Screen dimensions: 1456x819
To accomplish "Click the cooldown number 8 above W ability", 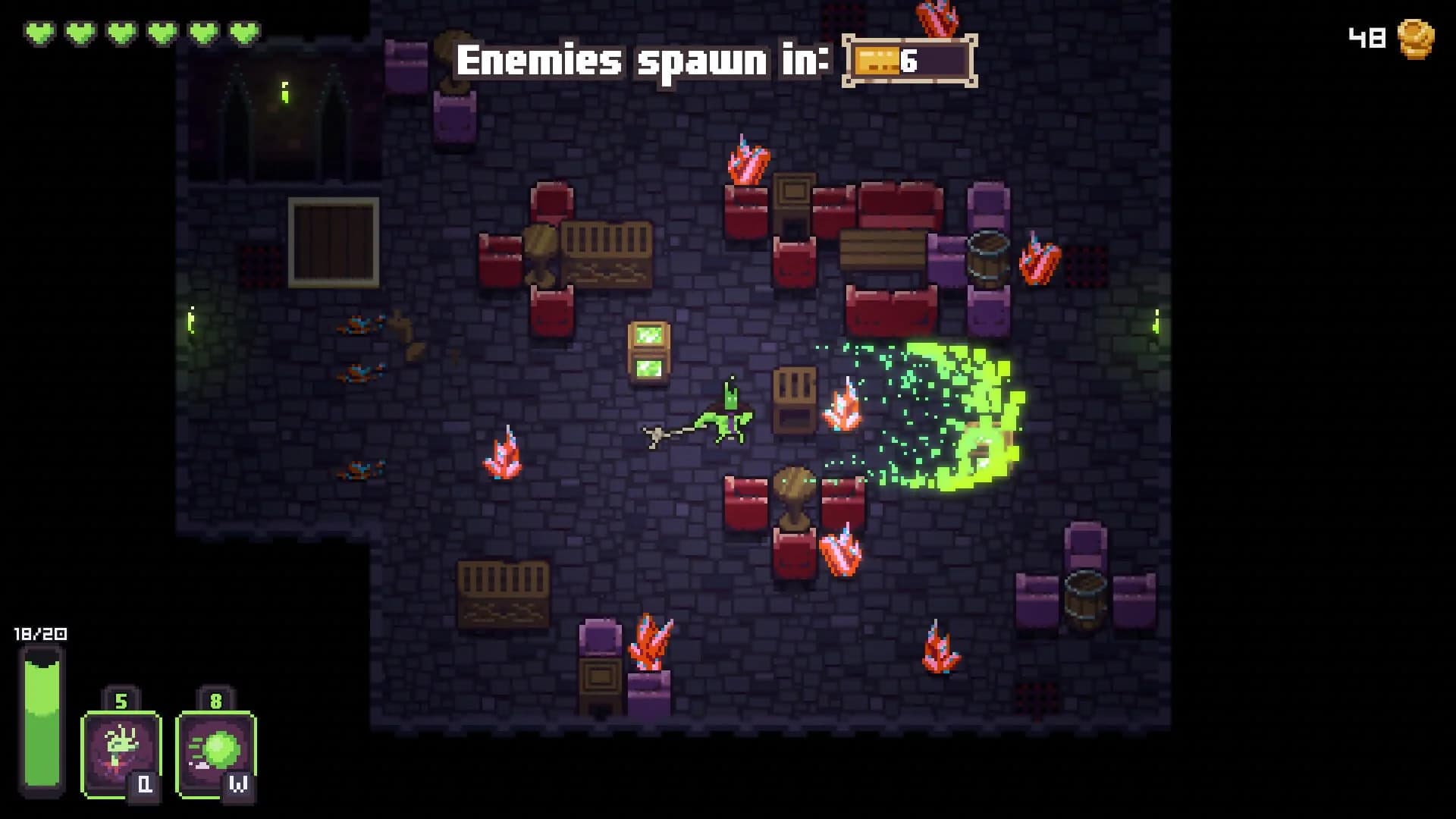I will click(215, 701).
